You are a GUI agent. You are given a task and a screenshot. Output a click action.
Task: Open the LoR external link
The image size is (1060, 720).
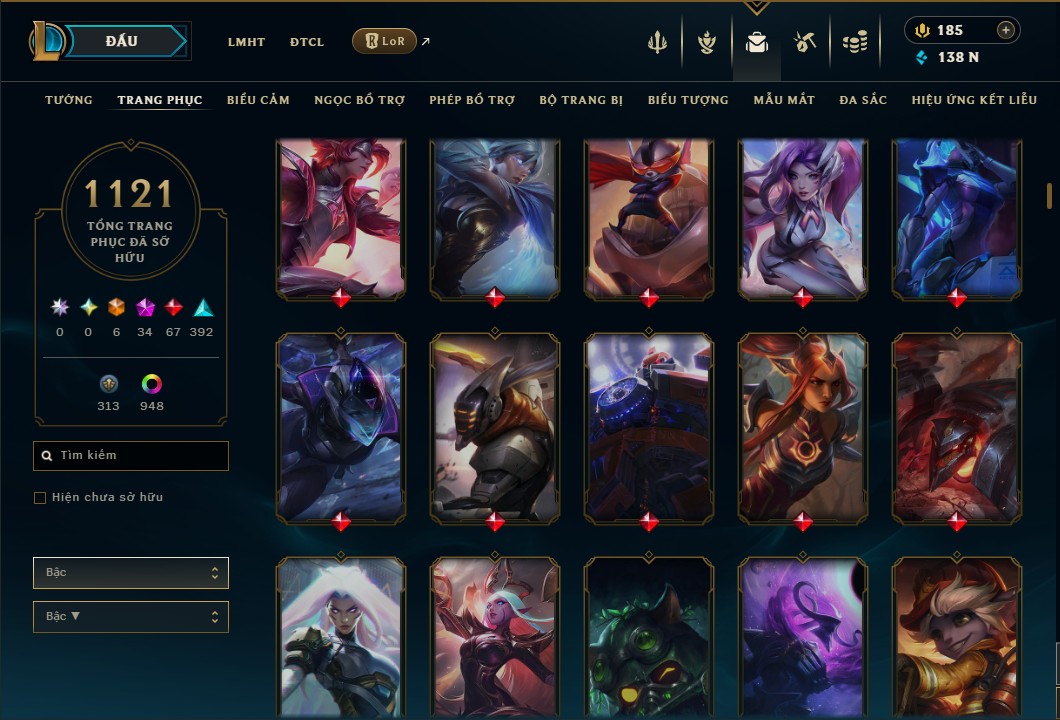click(385, 41)
